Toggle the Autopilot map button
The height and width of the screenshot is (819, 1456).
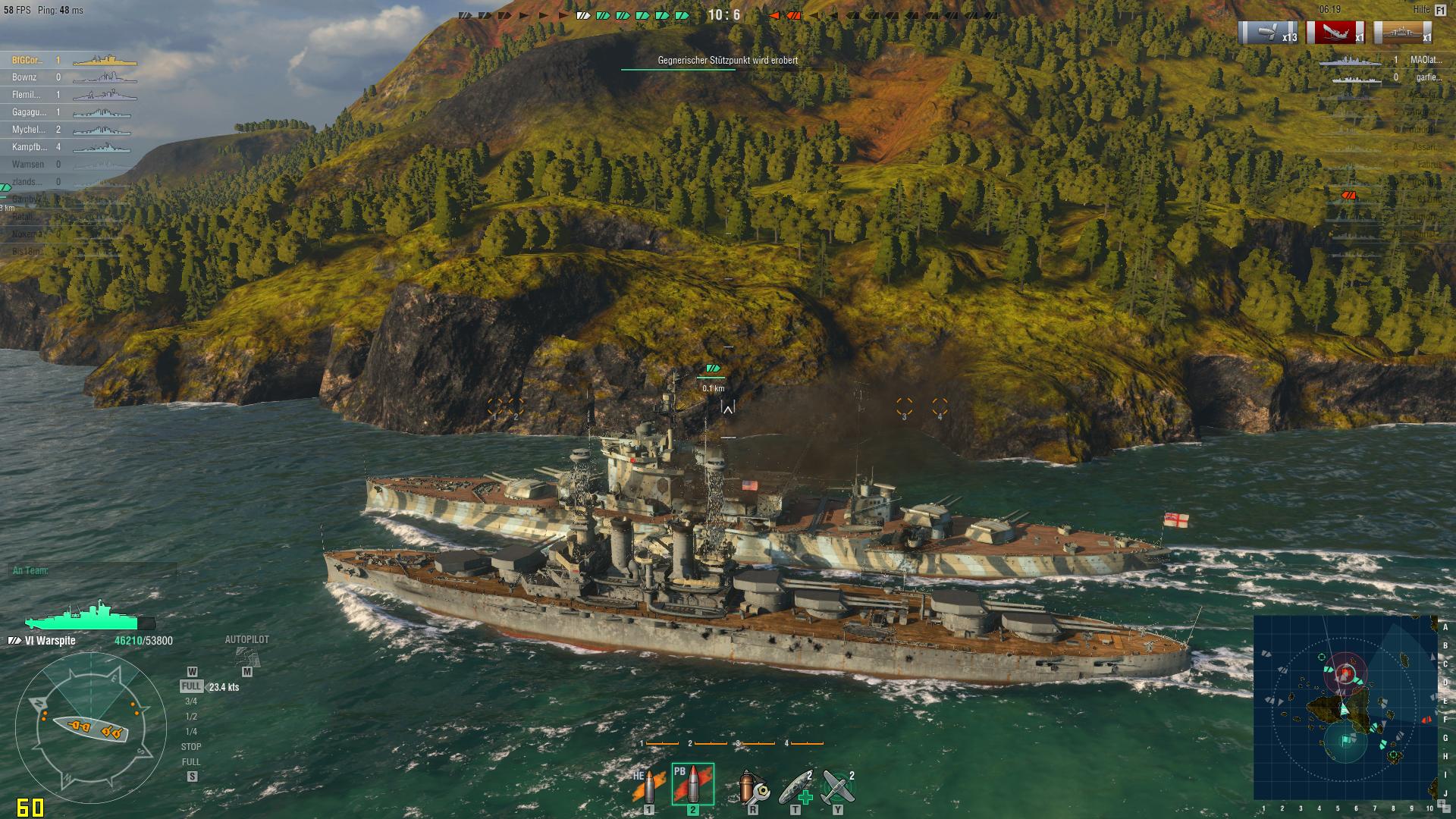point(246,657)
